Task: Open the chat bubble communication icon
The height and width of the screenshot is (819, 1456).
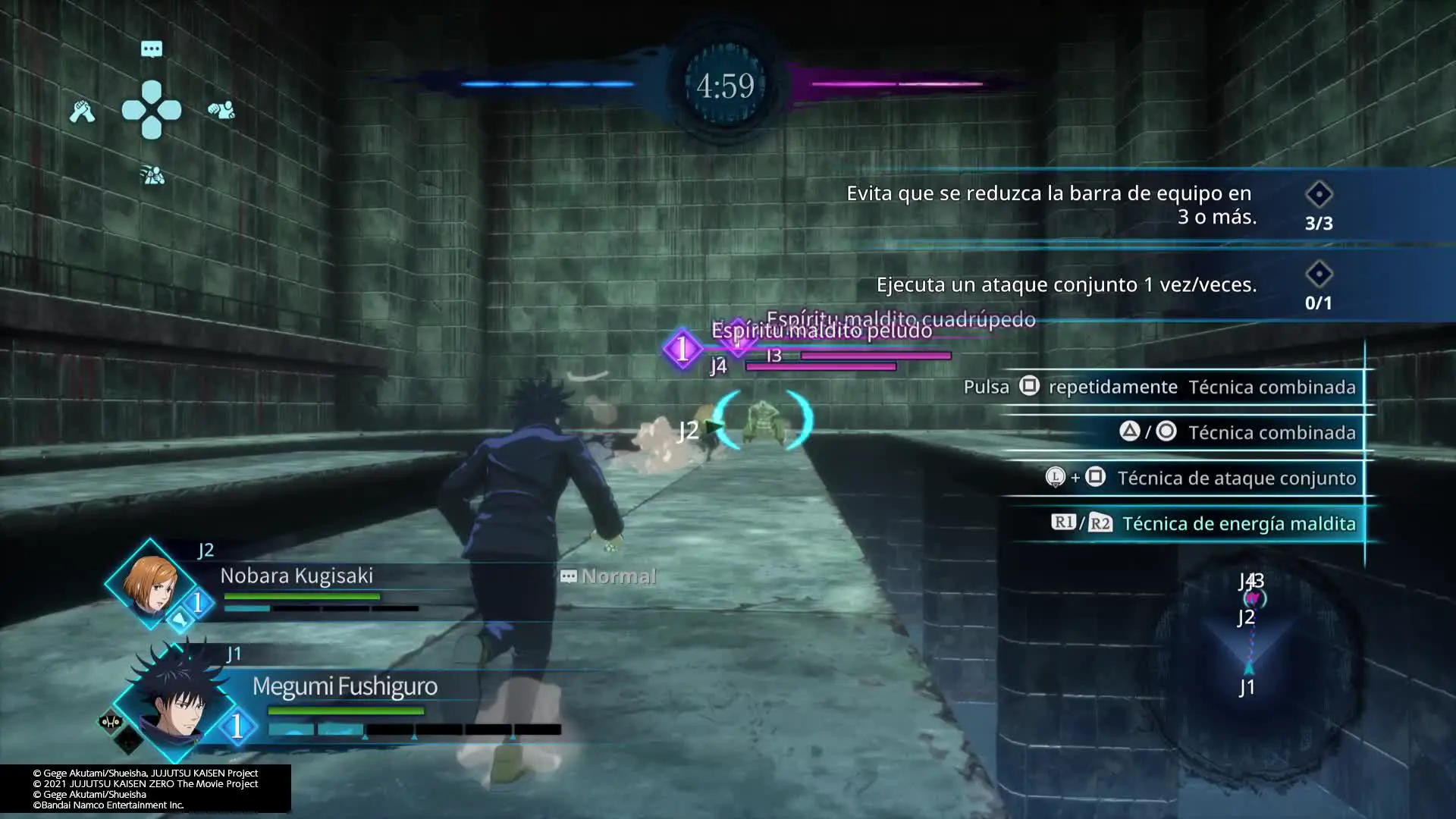Action: (152, 49)
